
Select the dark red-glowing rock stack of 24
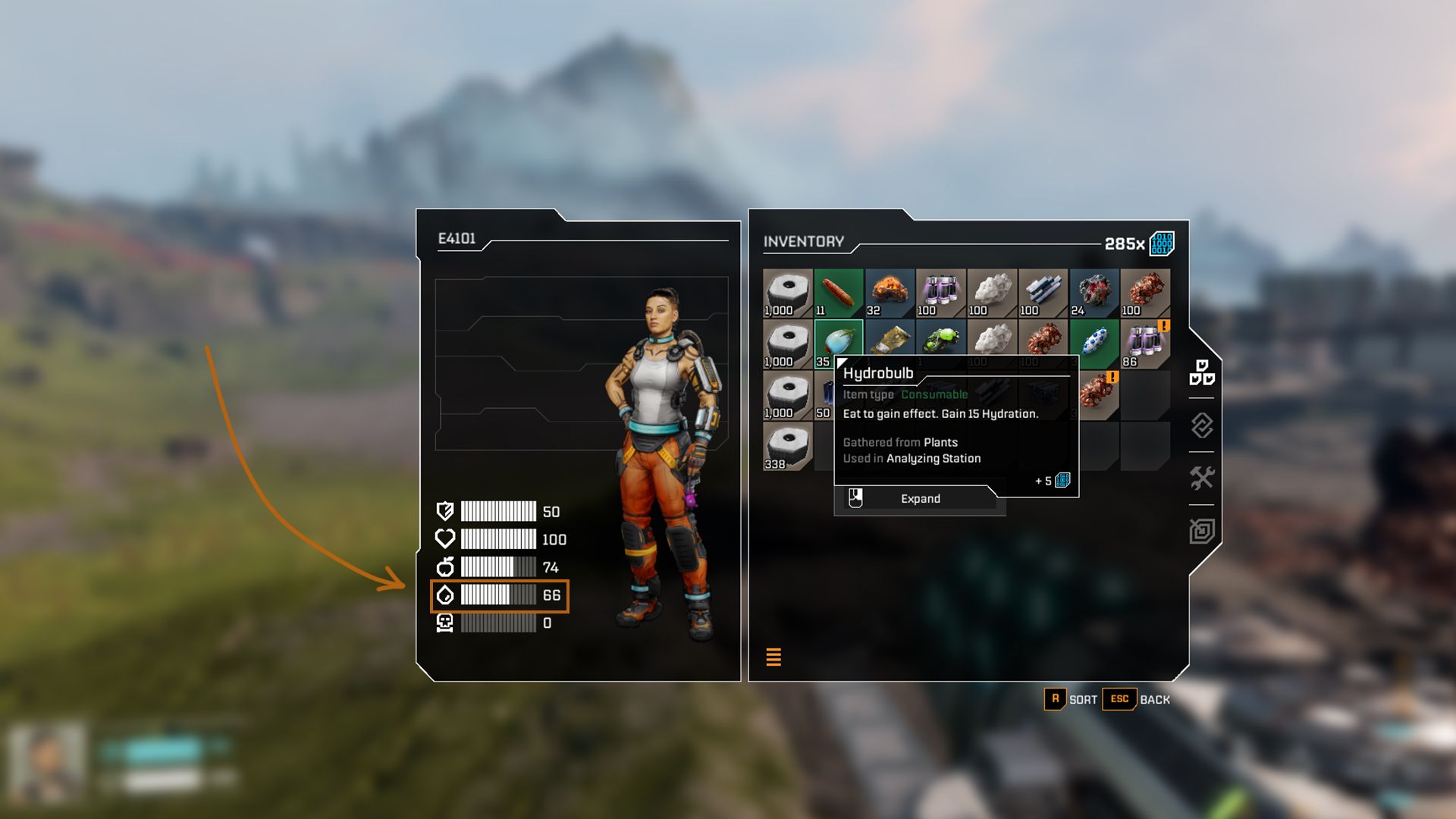click(1094, 293)
